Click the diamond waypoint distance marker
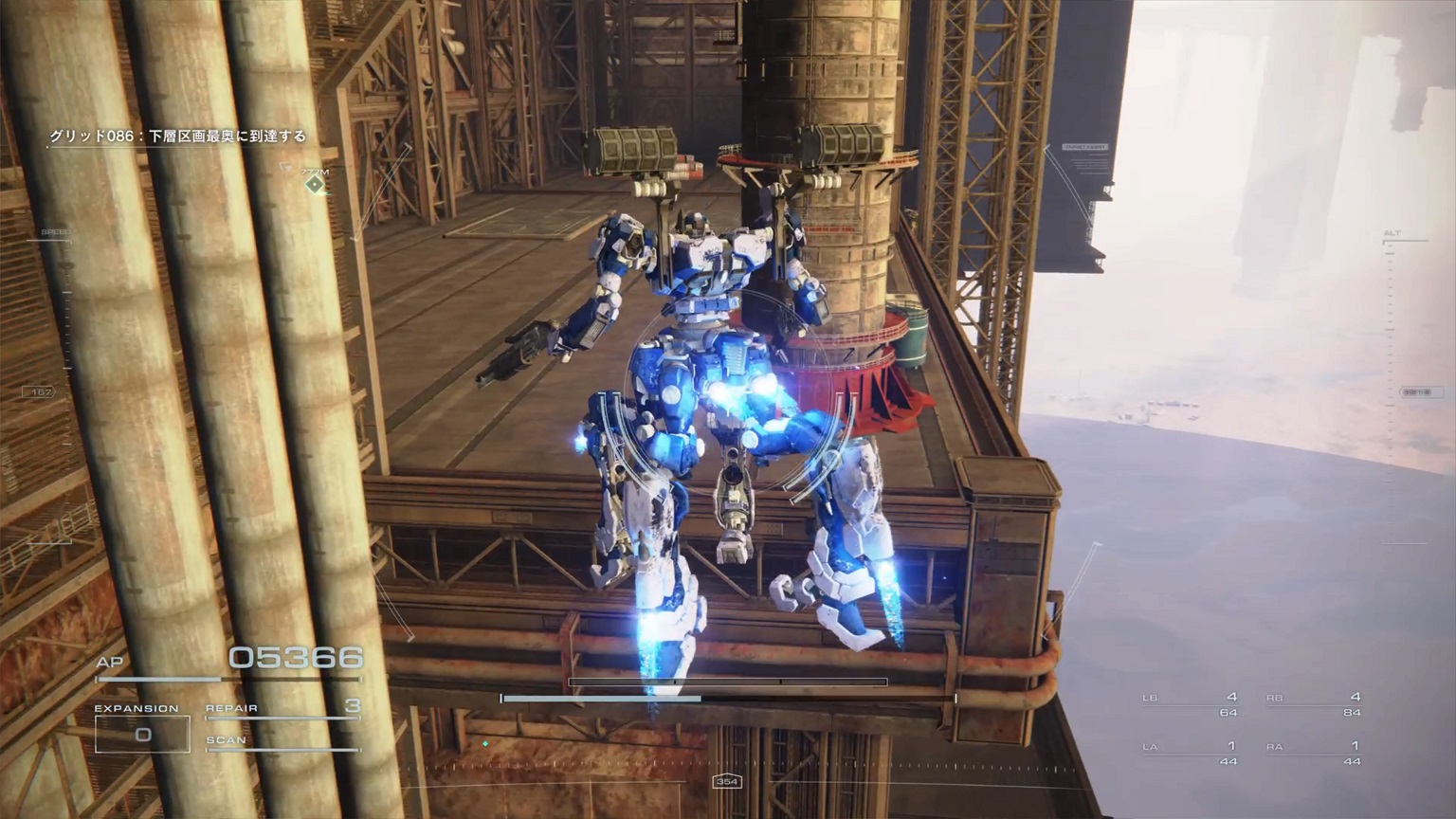Image resolution: width=1456 pixels, height=819 pixels. 314,184
